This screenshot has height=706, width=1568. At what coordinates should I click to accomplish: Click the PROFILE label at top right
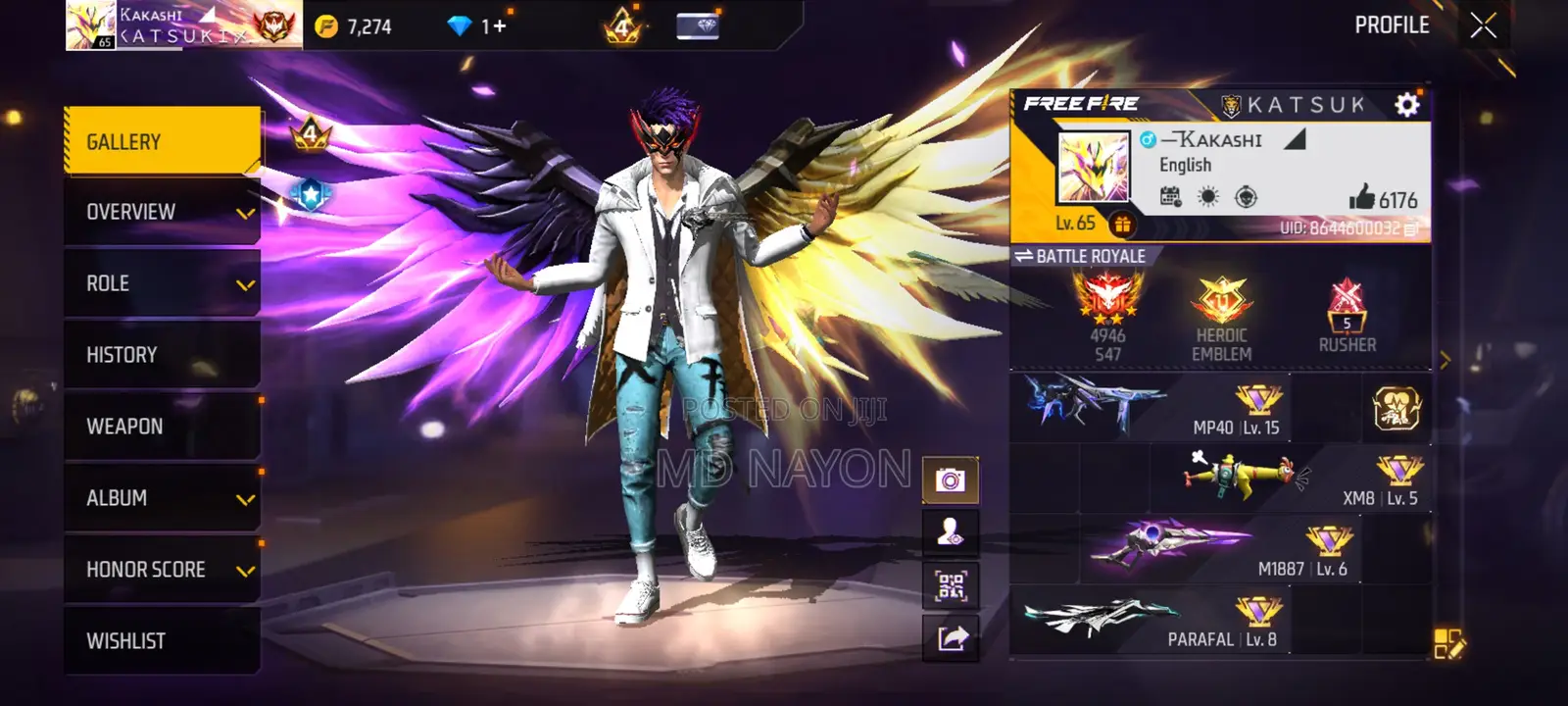[1395, 25]
